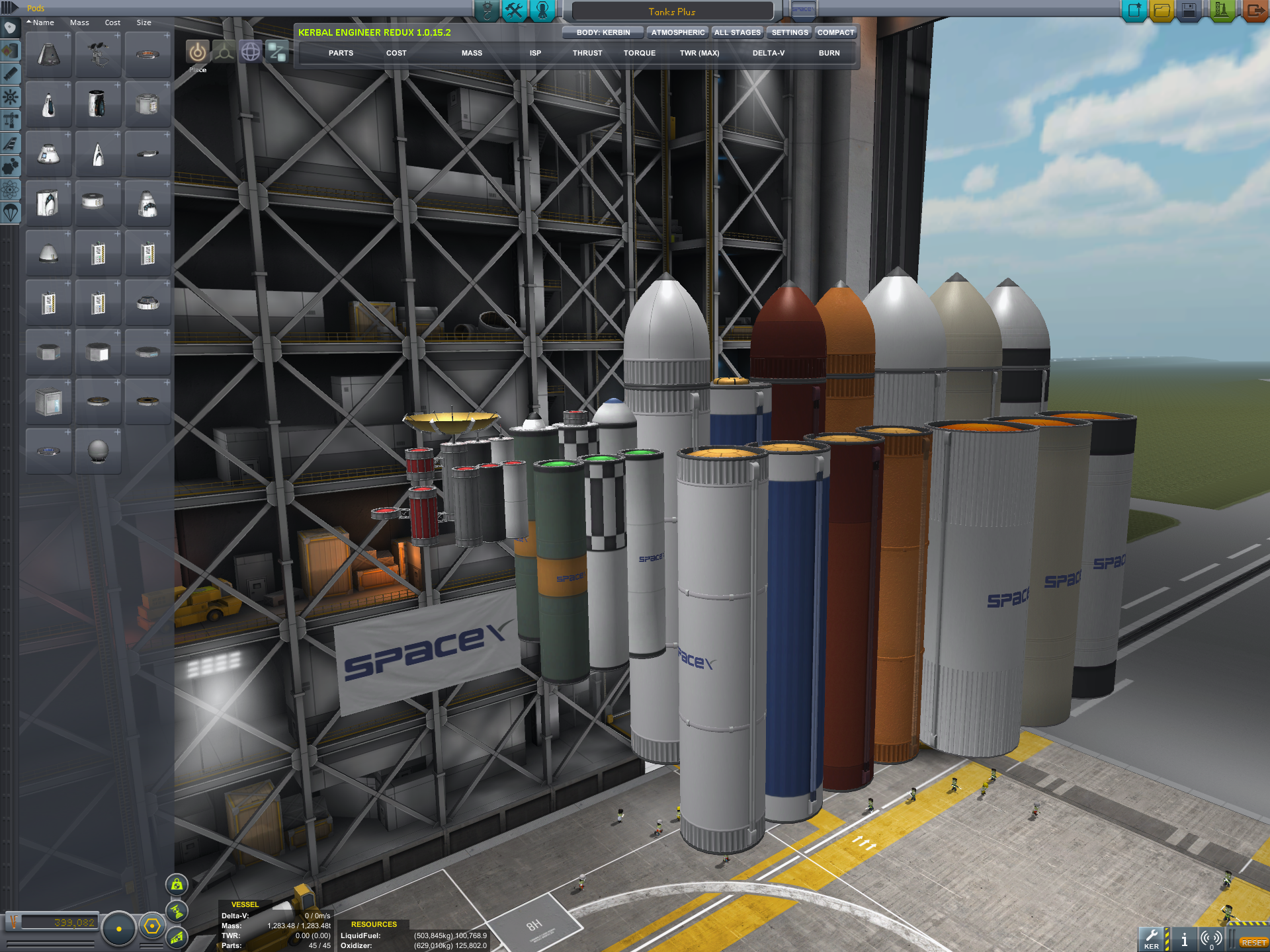The image size is (1270, 952).
Task: Toggle ATMOSPHERIC mode in Kerbal Engineer
Action: [677, 32]
